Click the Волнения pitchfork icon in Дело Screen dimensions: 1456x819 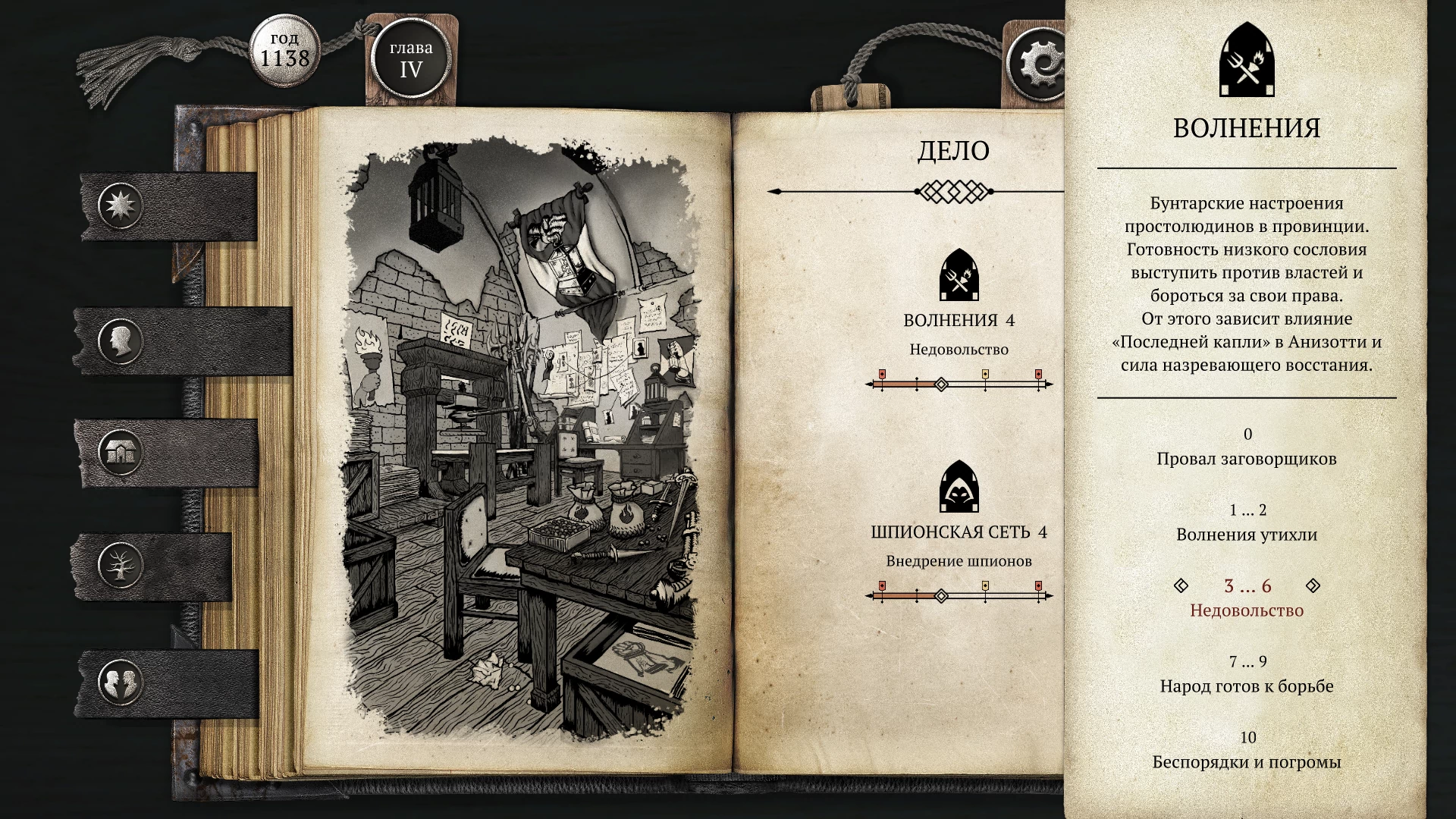(959, 275)
